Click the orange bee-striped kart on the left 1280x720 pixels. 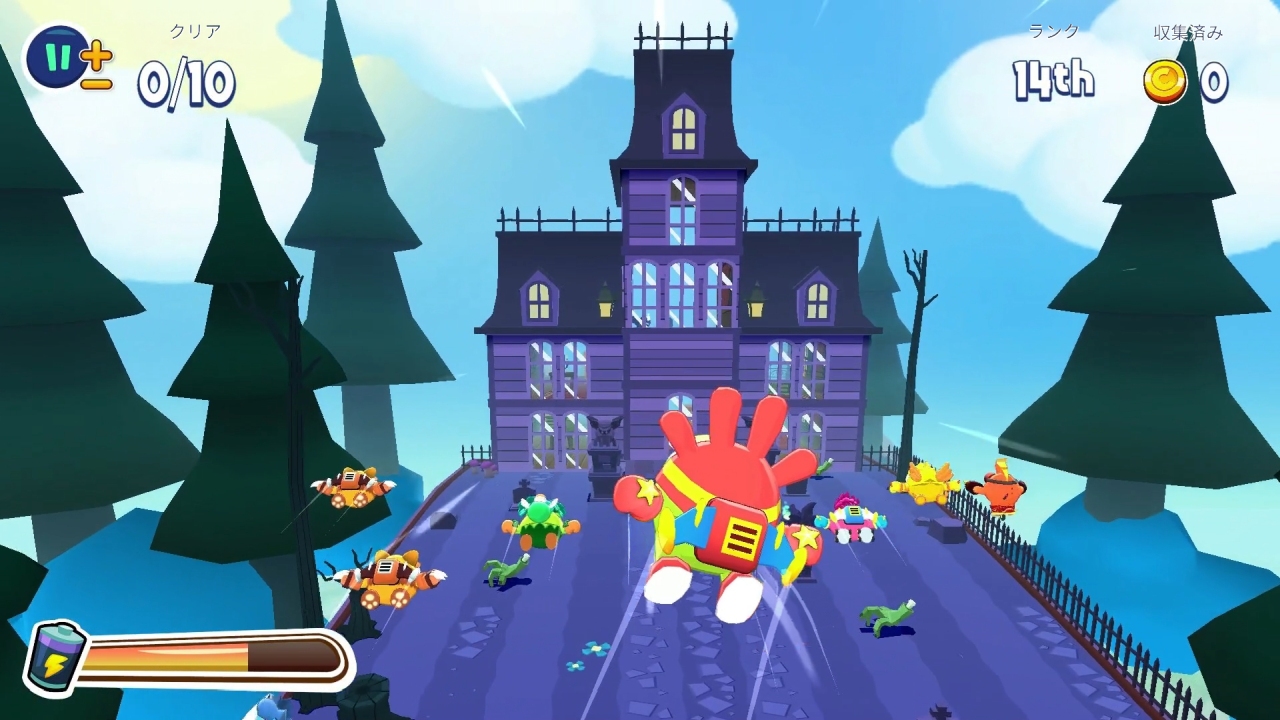[385, 575]
